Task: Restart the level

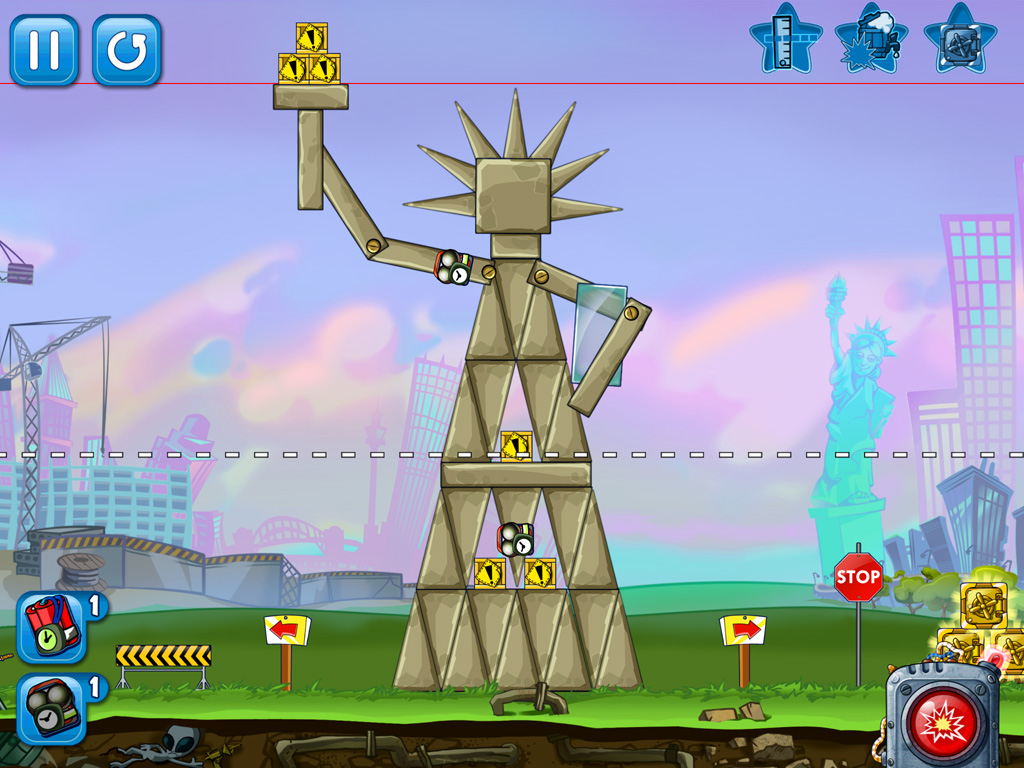Action: pyautogui.click(x=127, y=50)
